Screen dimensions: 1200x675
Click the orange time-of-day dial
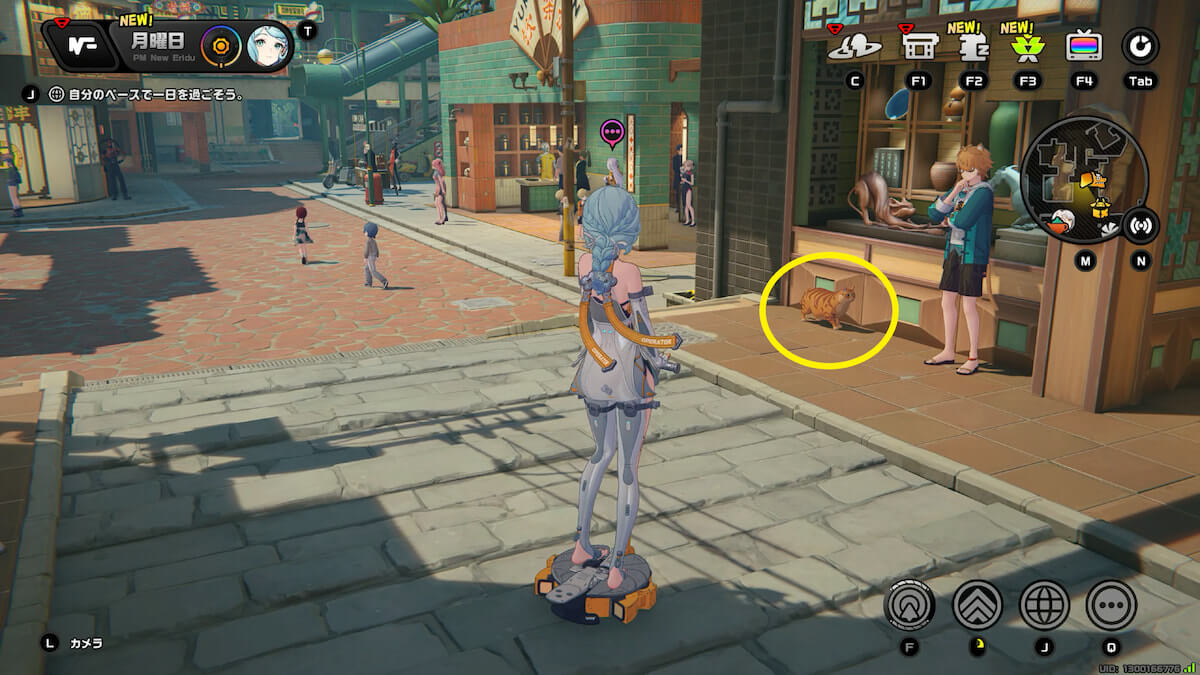220,46
